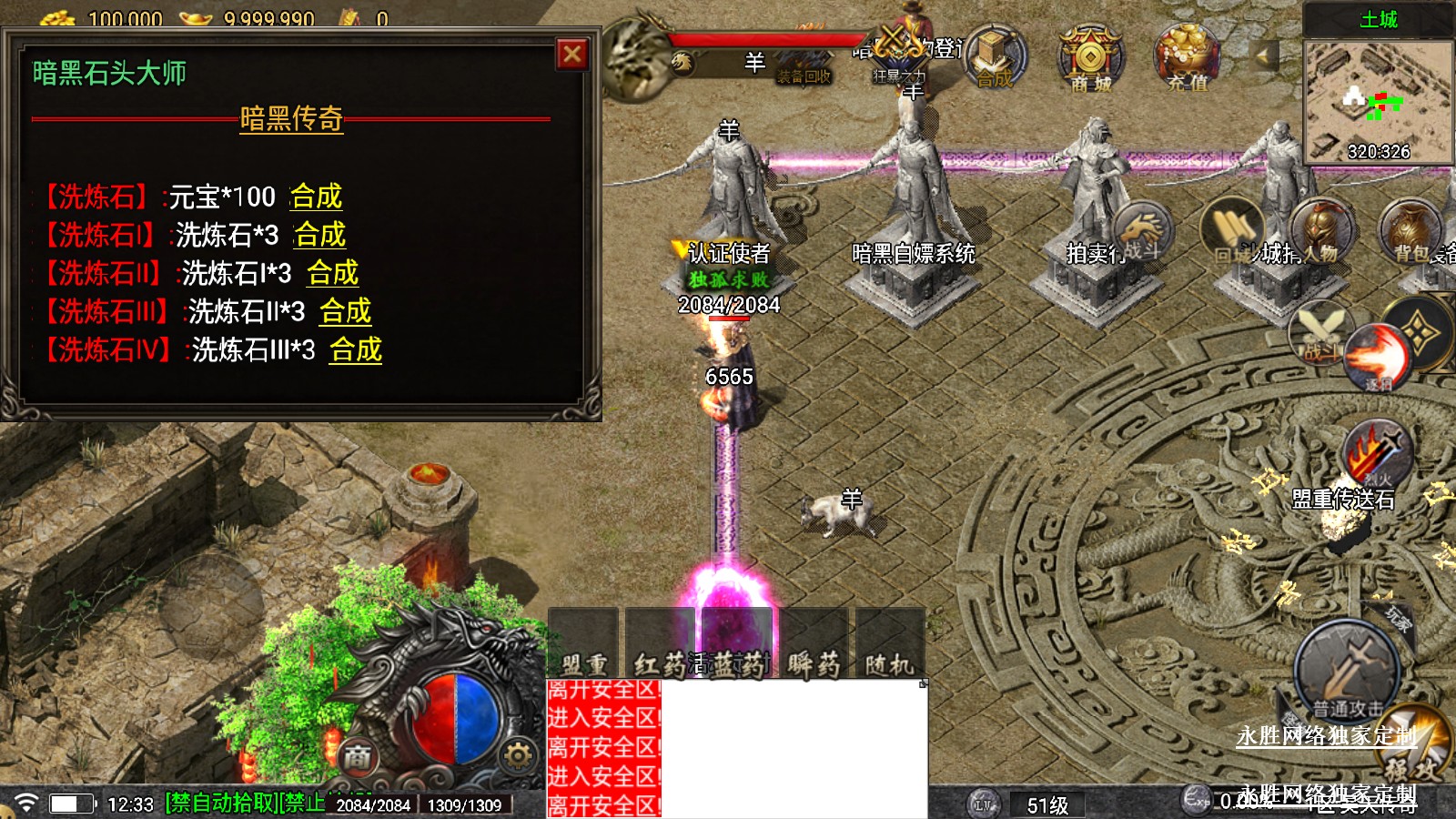The height and width of the screenshot is (819, 1456).
Task: Open the 人物 character sheet
Action: (x=1322, y=229)
